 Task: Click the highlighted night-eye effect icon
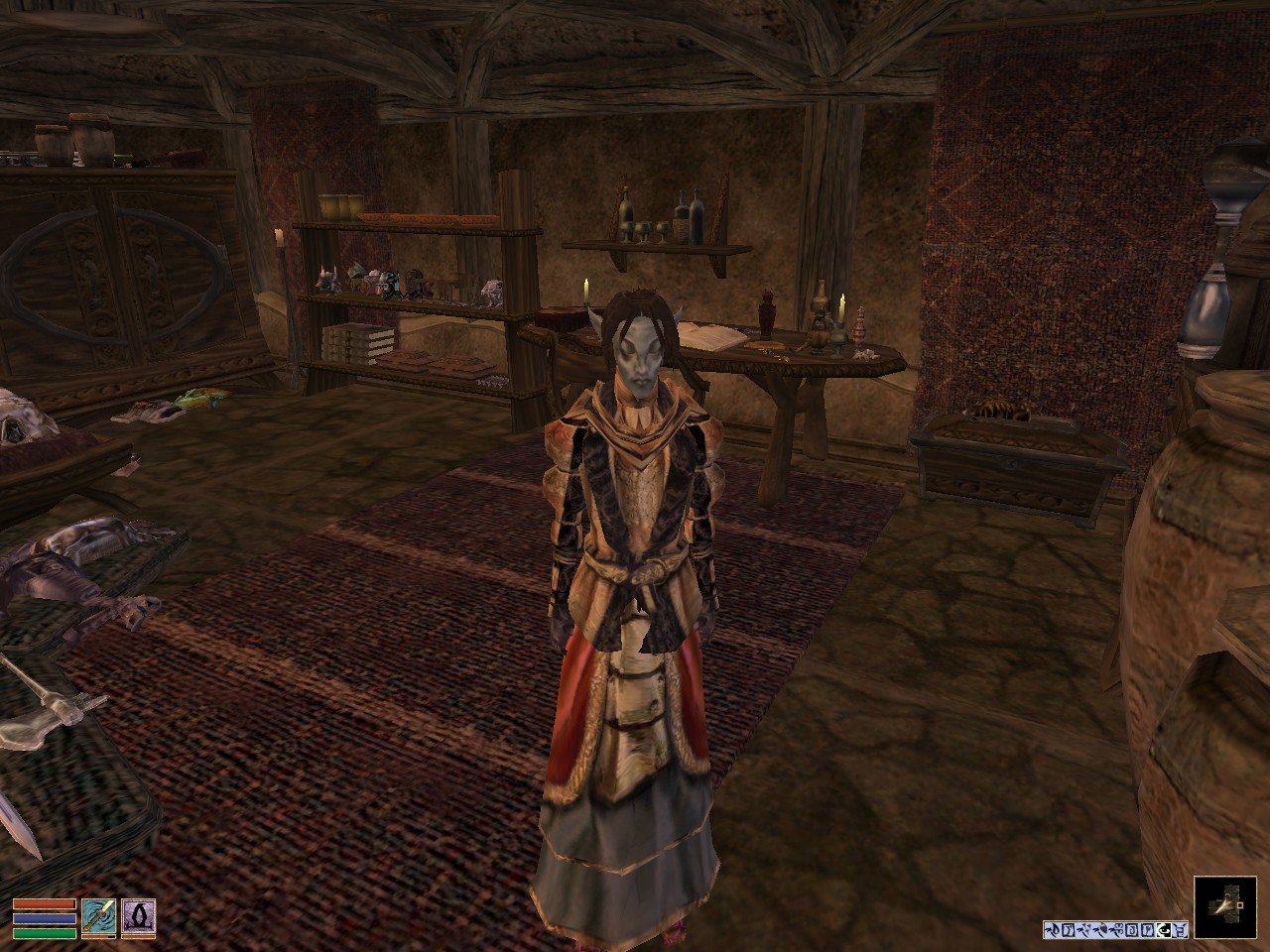[x=1163, y=930]
